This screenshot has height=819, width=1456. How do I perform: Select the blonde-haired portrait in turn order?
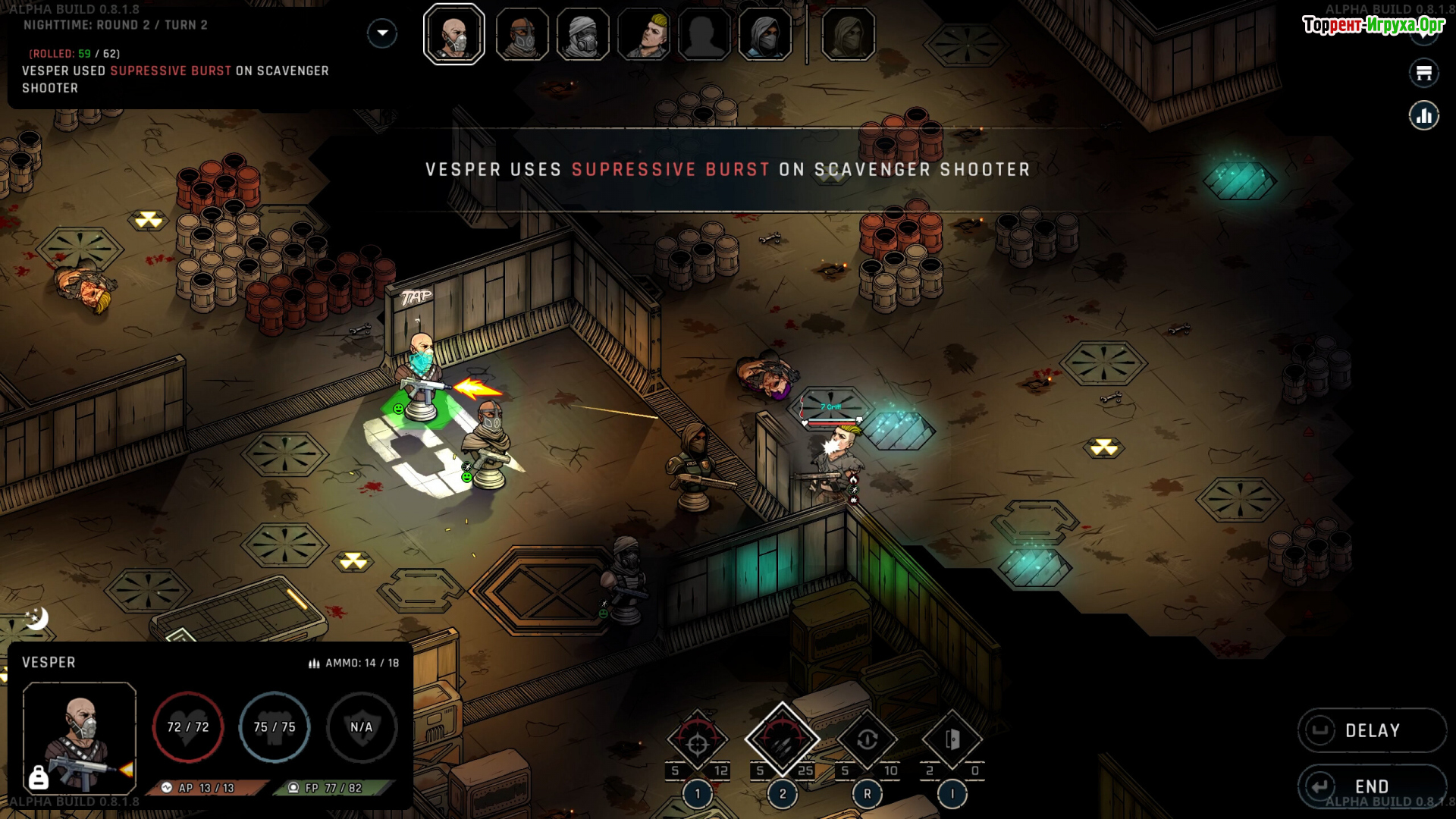pyautogui.click(x=644, y=35)
